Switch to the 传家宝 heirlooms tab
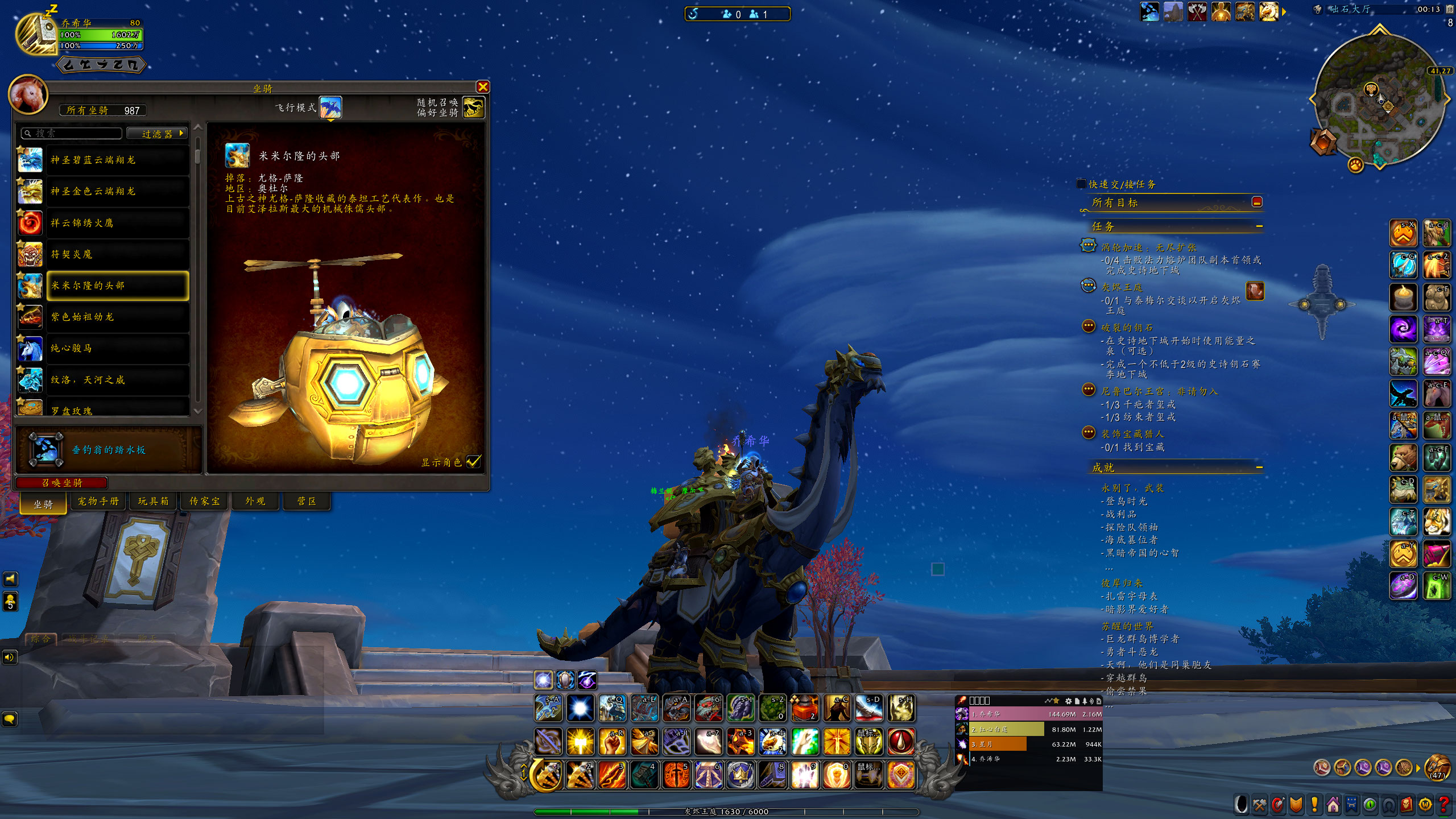 [205, 501]
